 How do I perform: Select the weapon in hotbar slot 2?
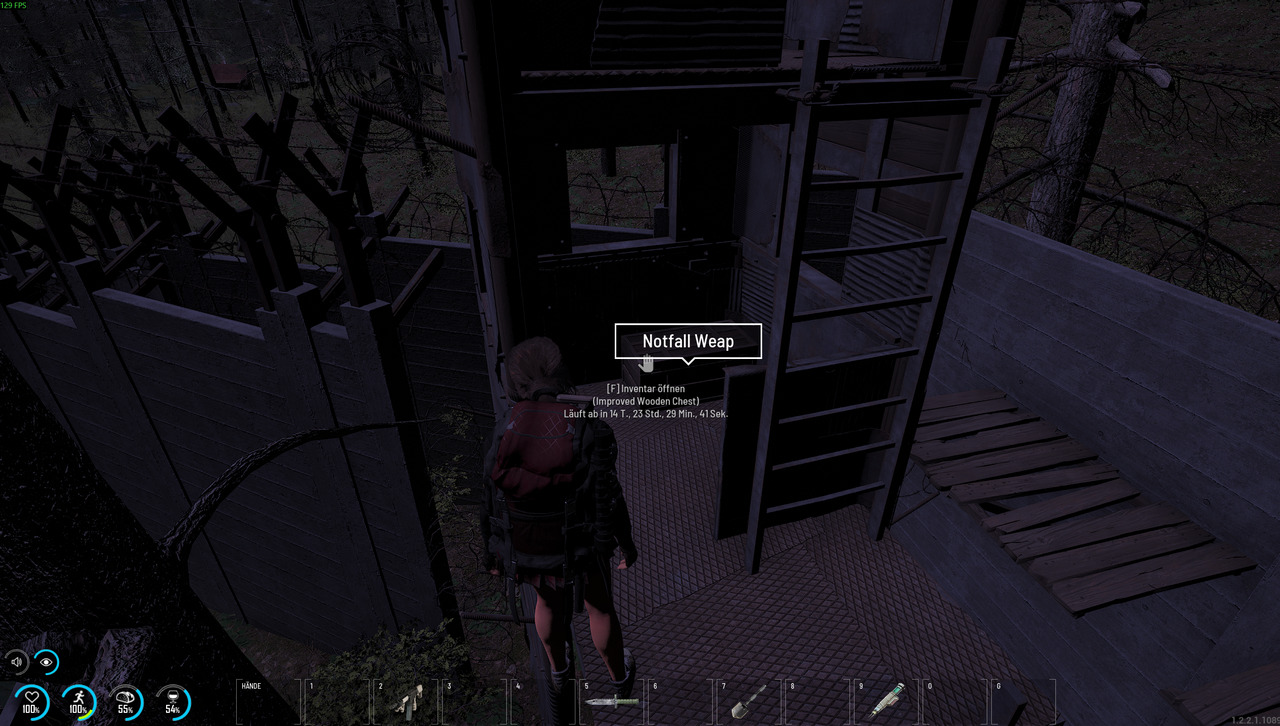406,701
